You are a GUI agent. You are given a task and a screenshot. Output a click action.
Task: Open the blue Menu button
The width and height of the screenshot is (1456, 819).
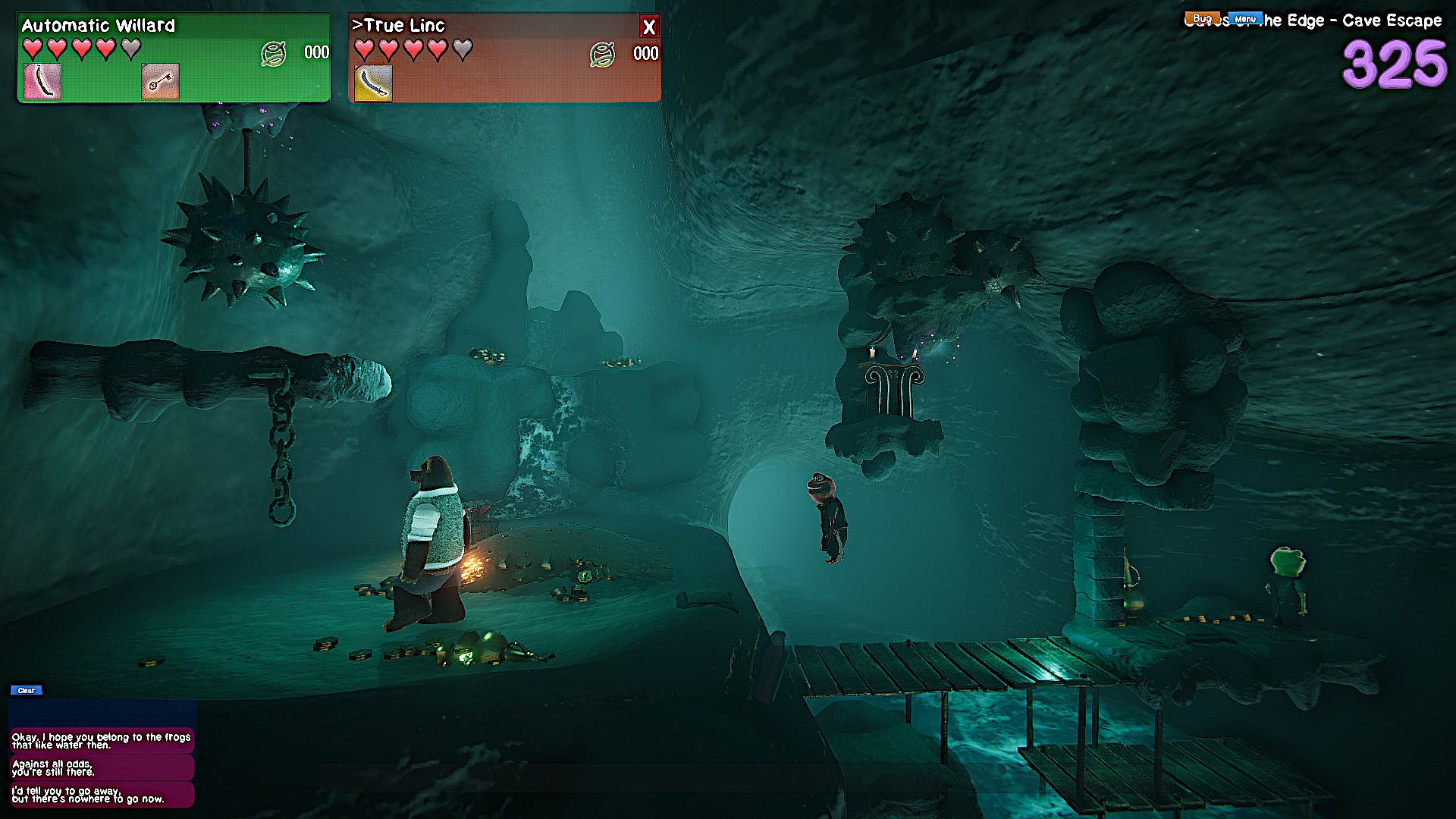(1245, 19)
